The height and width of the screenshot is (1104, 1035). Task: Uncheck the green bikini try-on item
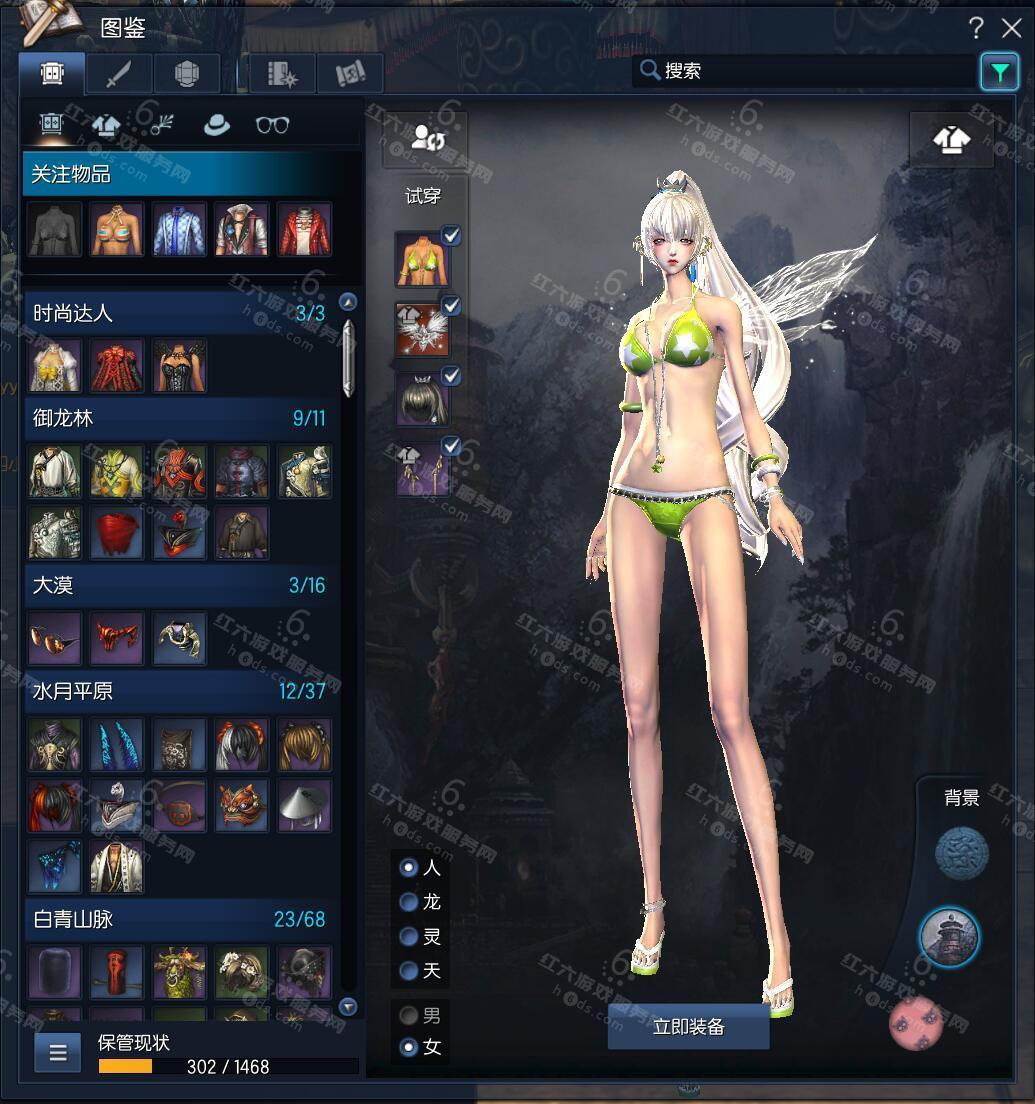(x=451, y=236)
